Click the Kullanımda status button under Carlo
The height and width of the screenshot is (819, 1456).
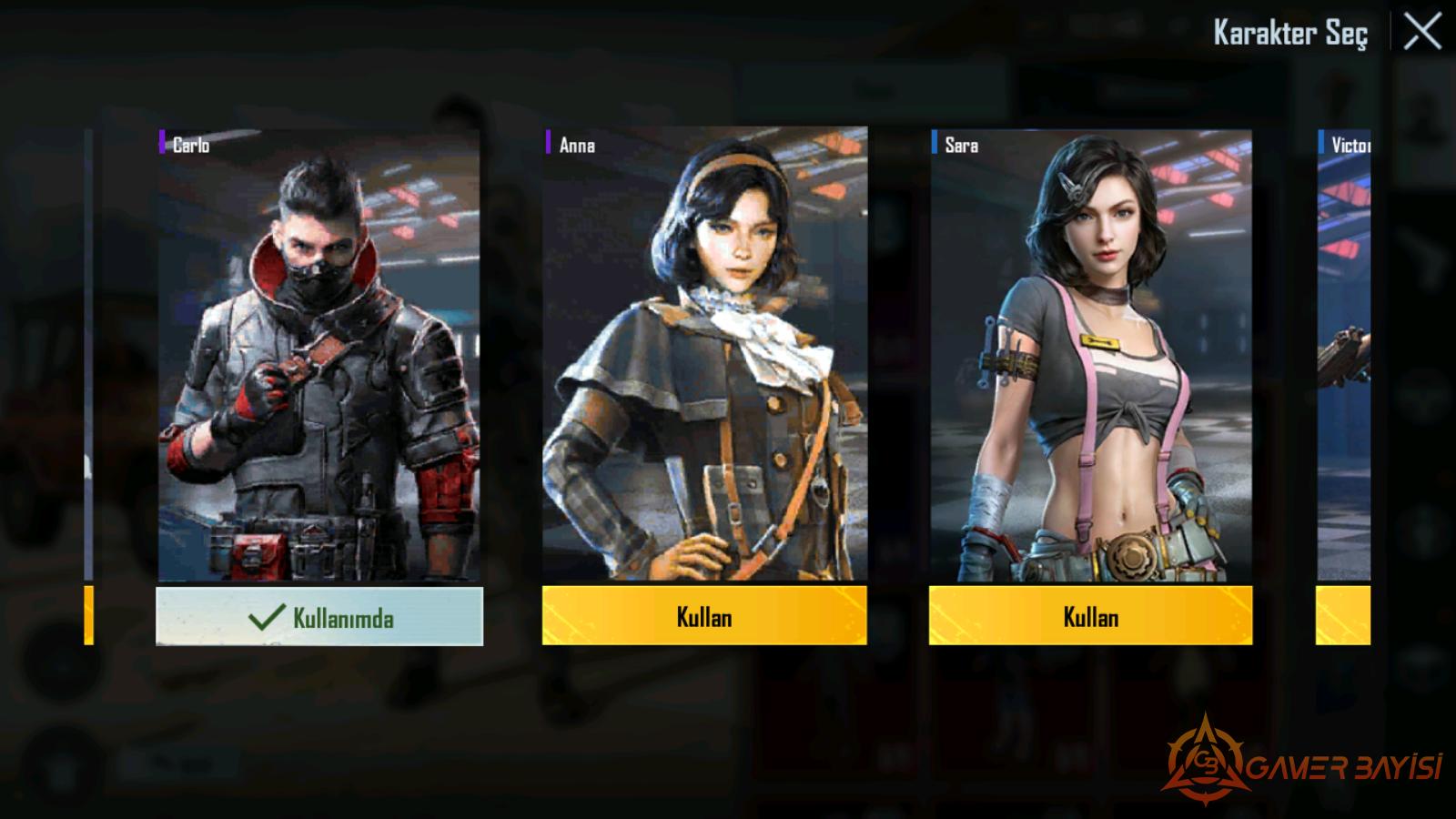pyautogui.click(x=319, y=617)
